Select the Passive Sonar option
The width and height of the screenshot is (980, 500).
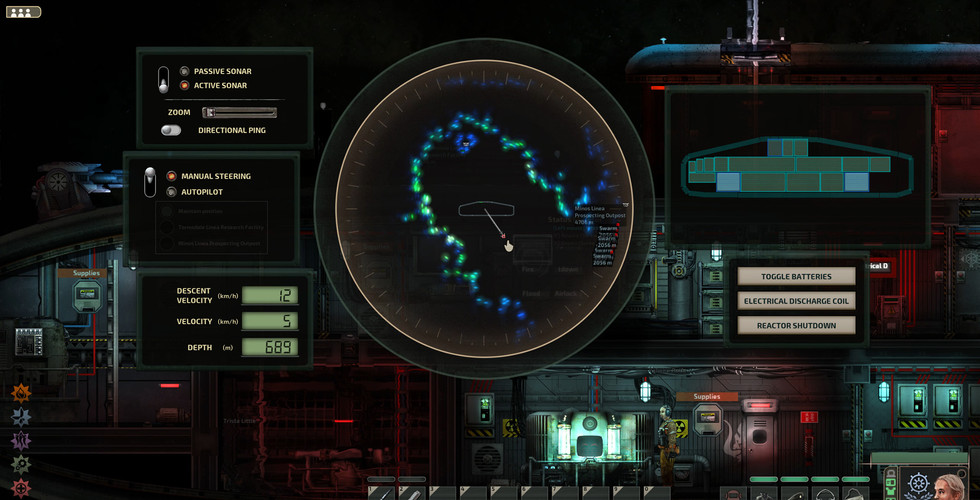[x=185, y=72]
